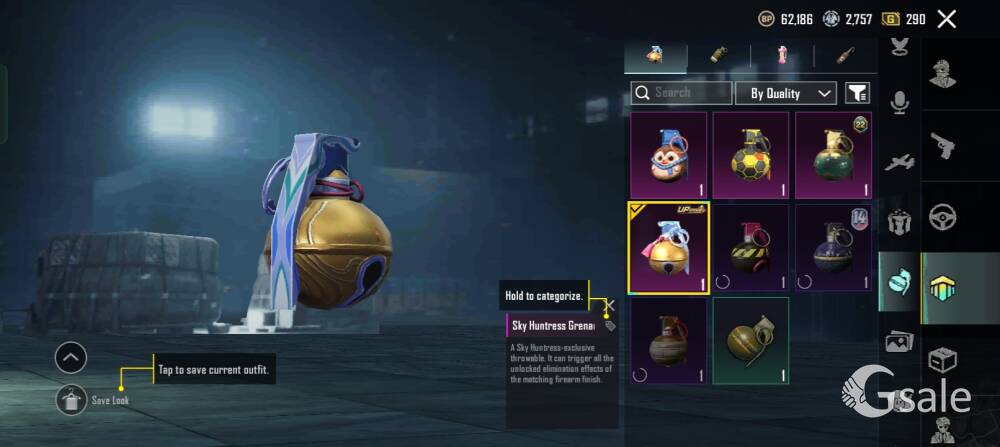Select the golden bell Sky Huntress grenade

click(668, 248)
